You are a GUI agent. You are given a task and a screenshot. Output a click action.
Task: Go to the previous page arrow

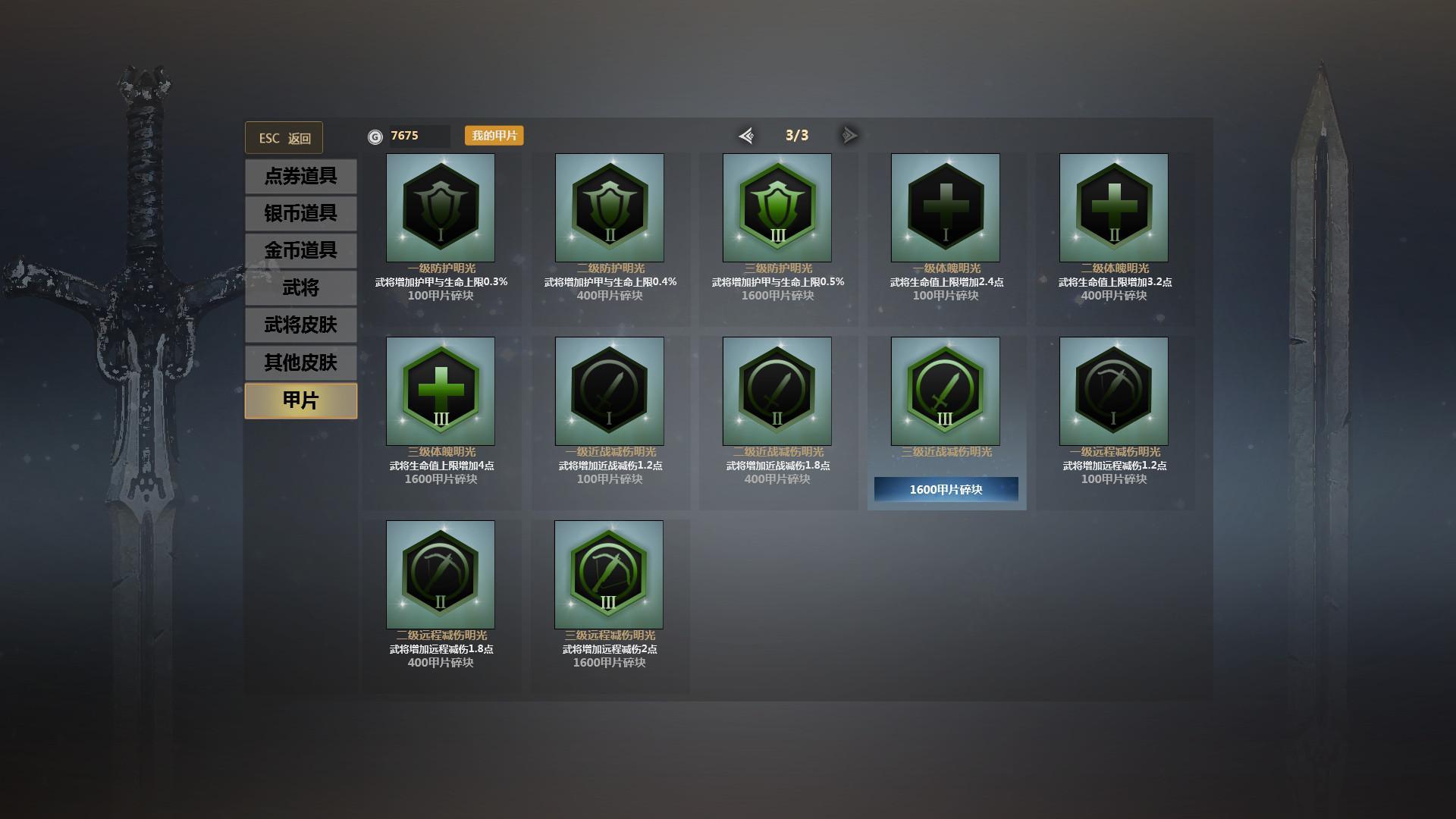click(x=746, y=136)
